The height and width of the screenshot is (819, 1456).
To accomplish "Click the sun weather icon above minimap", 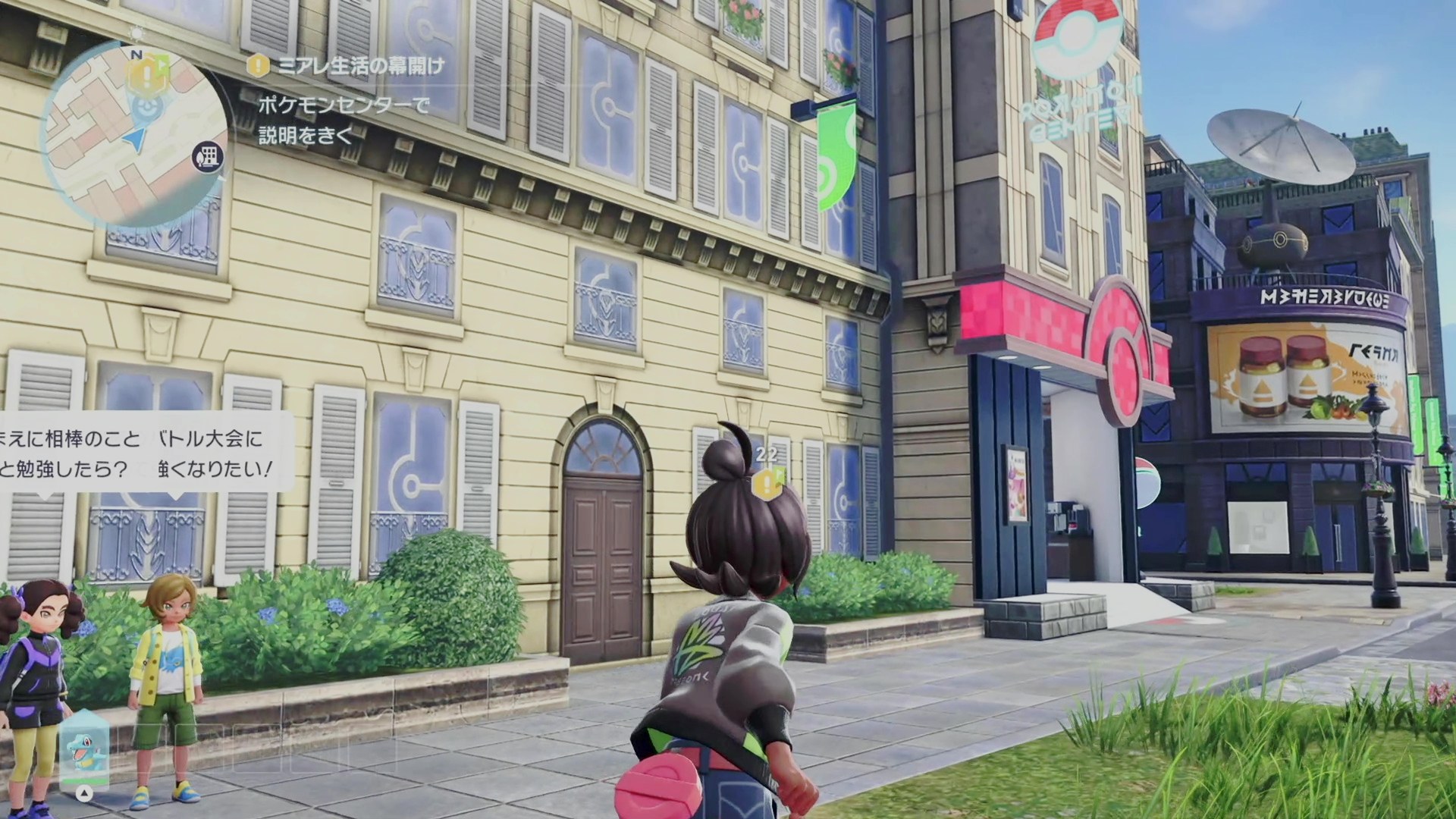I will pos(136,33).
